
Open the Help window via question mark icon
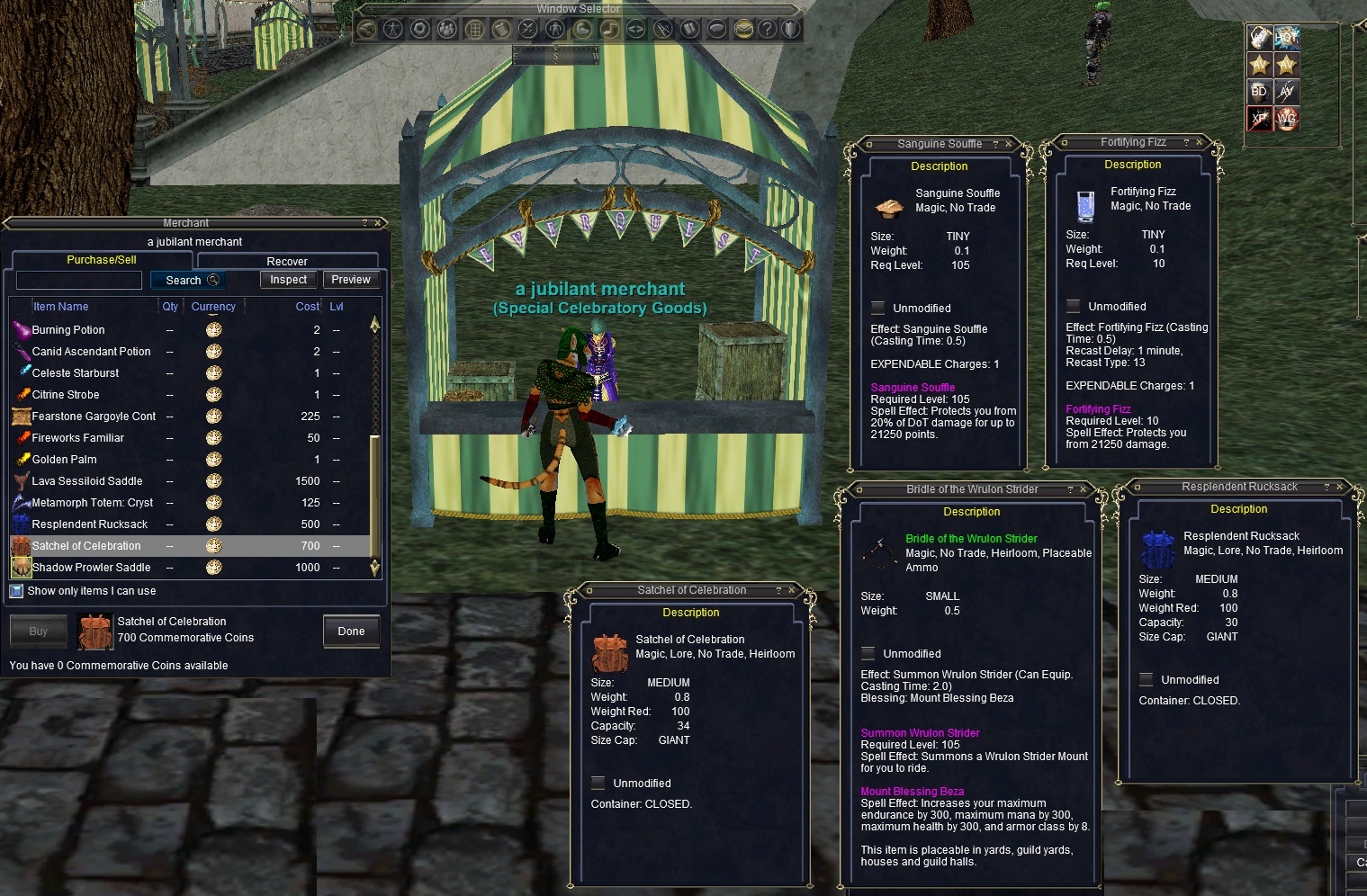point(766,28)
